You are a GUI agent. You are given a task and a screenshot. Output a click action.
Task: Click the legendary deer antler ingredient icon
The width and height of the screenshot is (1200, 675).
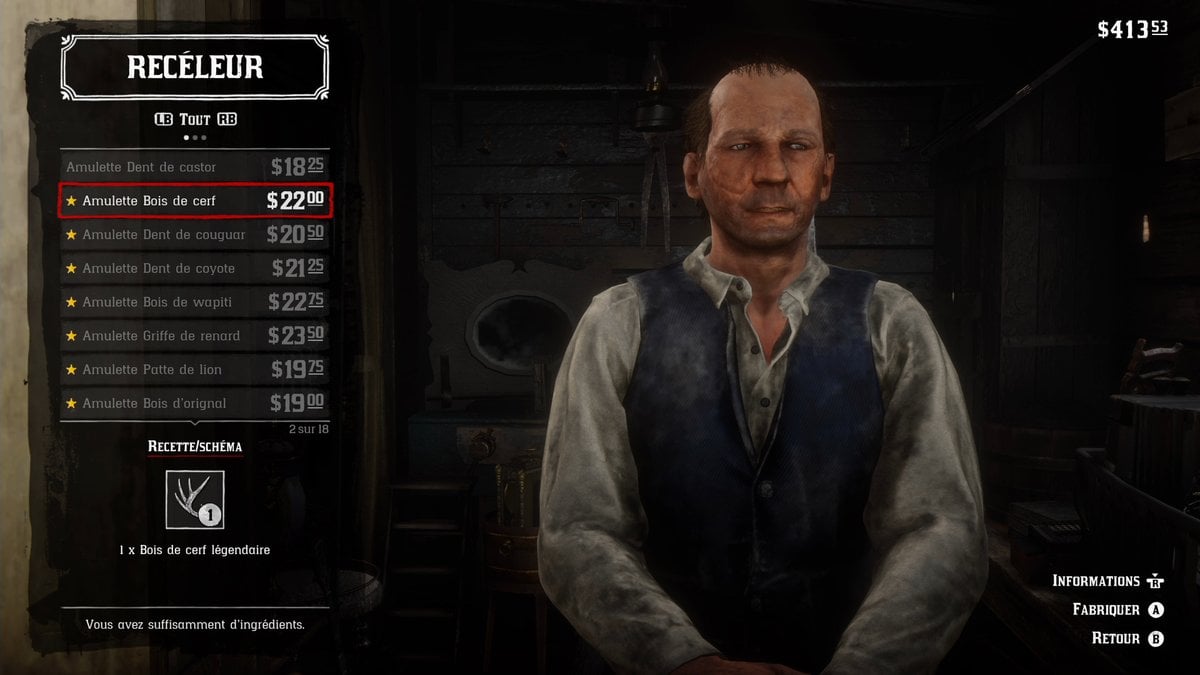click(x=195, y=499)
